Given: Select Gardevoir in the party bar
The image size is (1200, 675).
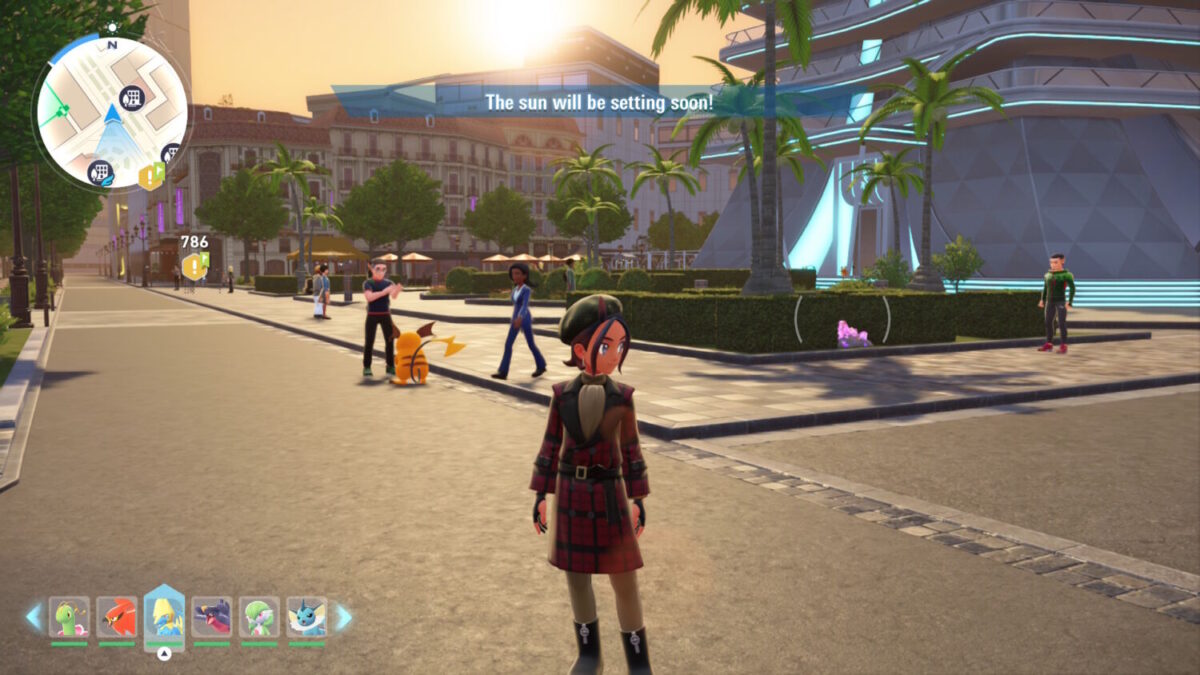Looking at the screenshot, I should point(259,617).
